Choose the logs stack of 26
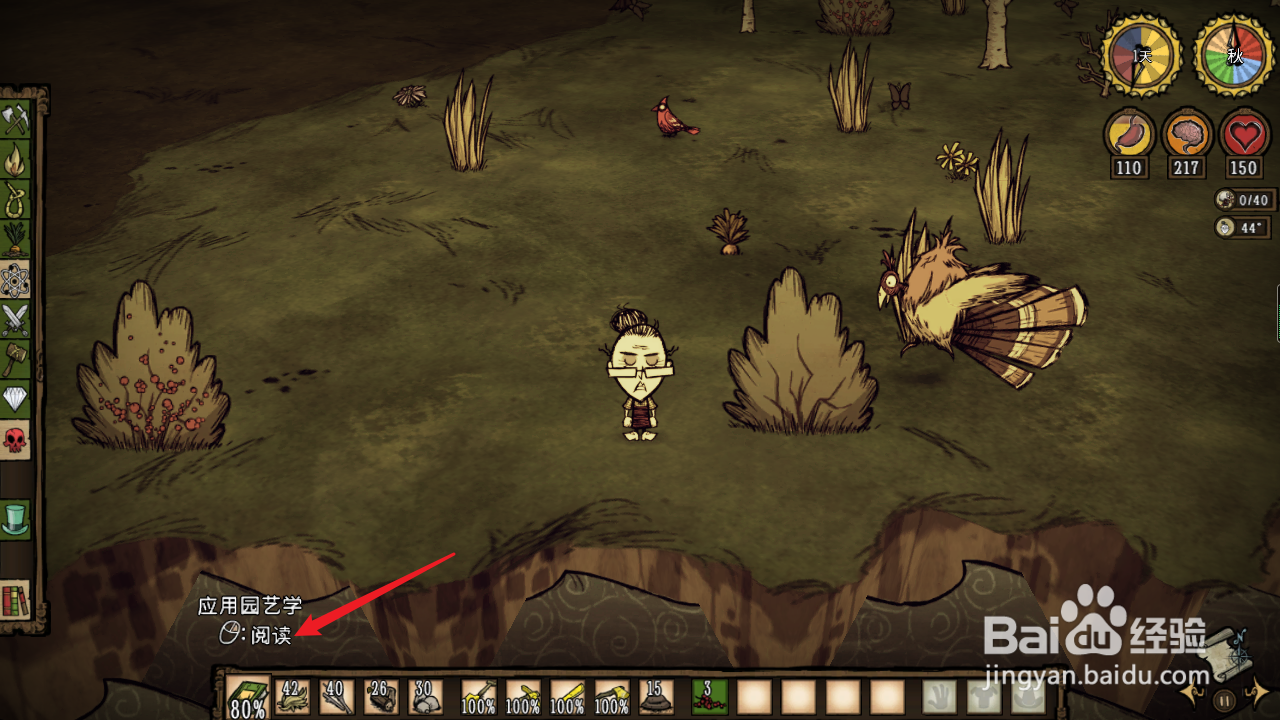1280x720 pixels. coord(381,697)
